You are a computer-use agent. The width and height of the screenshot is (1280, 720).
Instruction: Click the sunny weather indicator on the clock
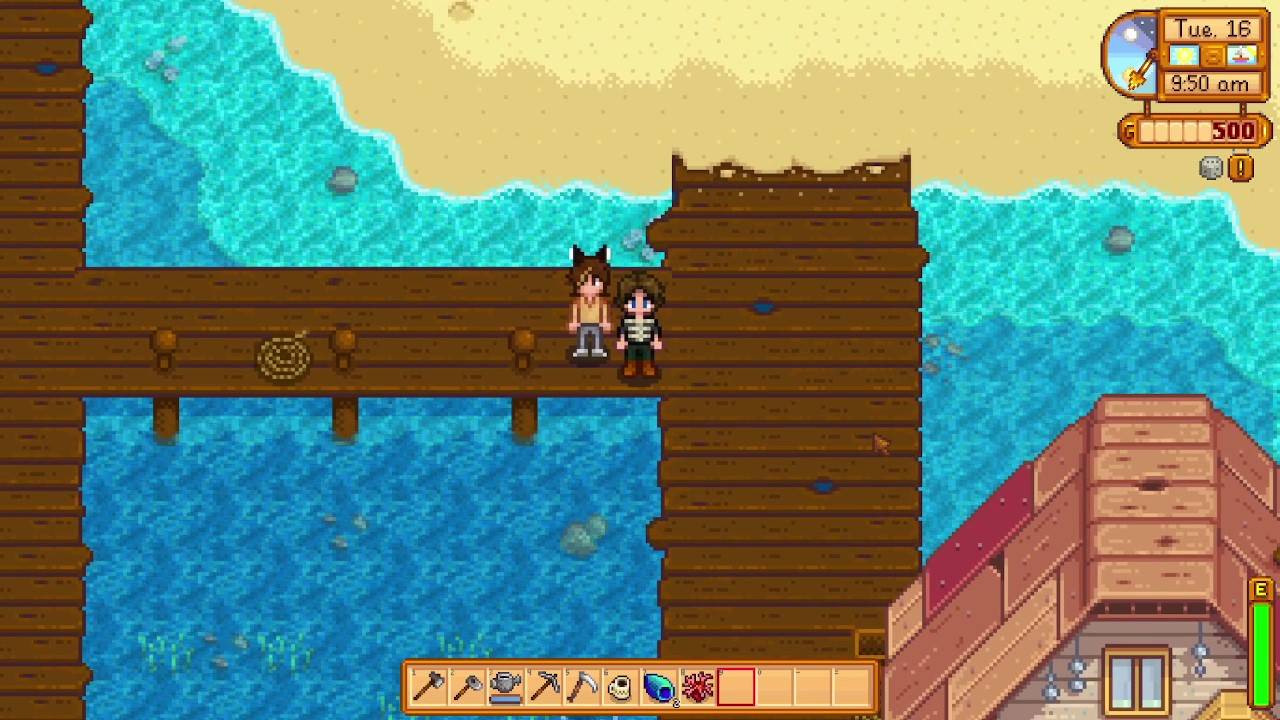tap(1183, 56)
